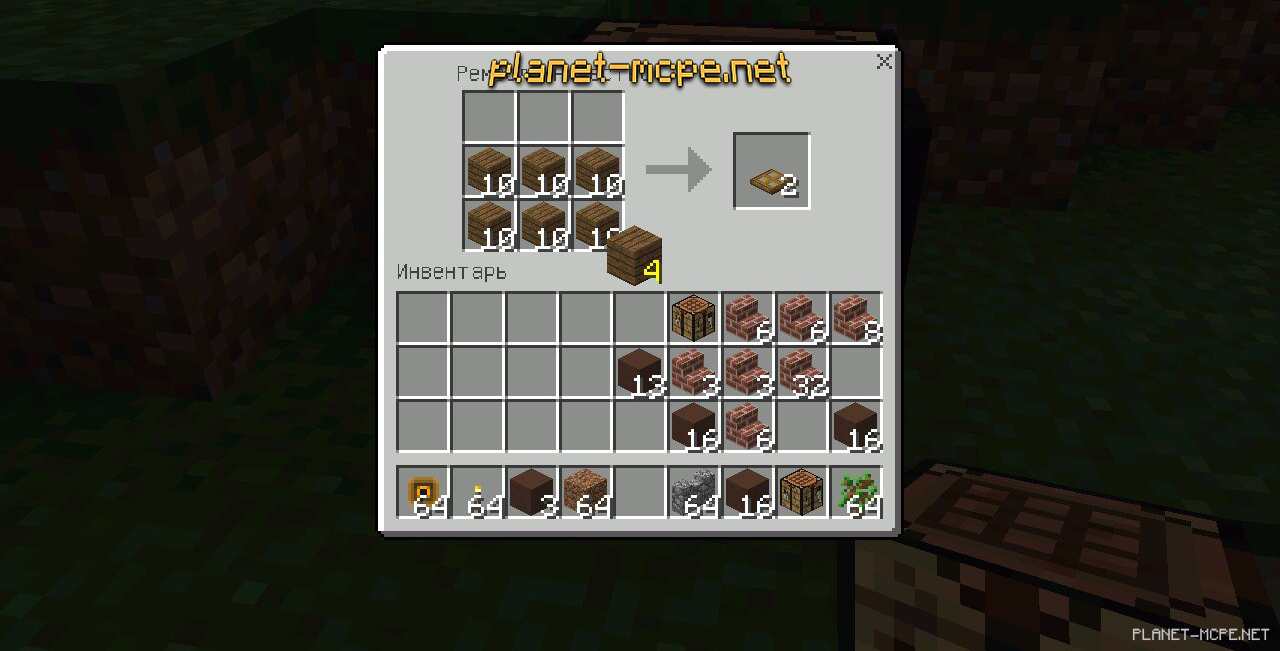This screenshot has width=1280, height=651.
Task: Choose the cobblestone wall hotbar slot
Action: (x=693, y=492)
